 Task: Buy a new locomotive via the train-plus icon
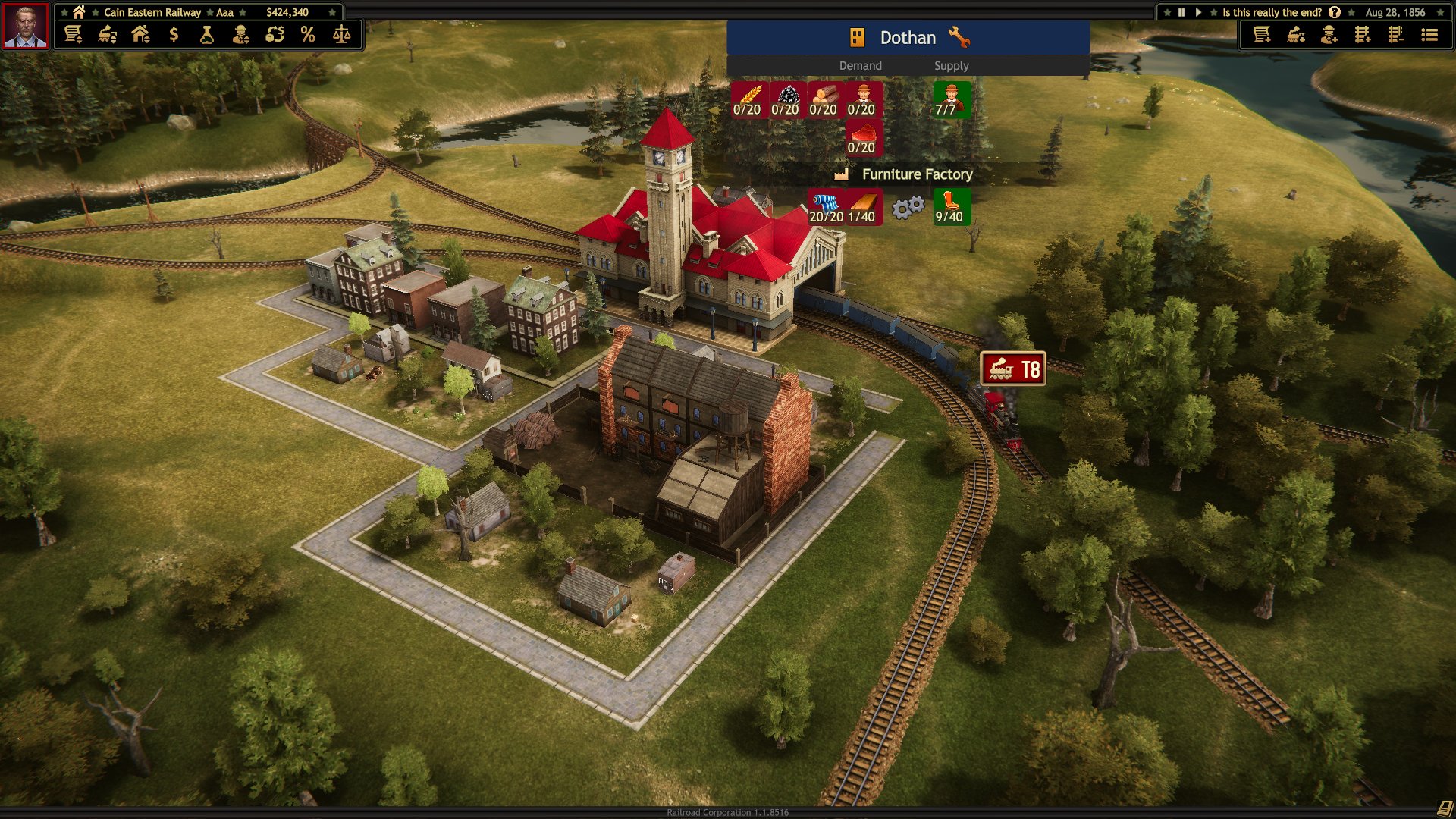click(x=1297, y=35)
